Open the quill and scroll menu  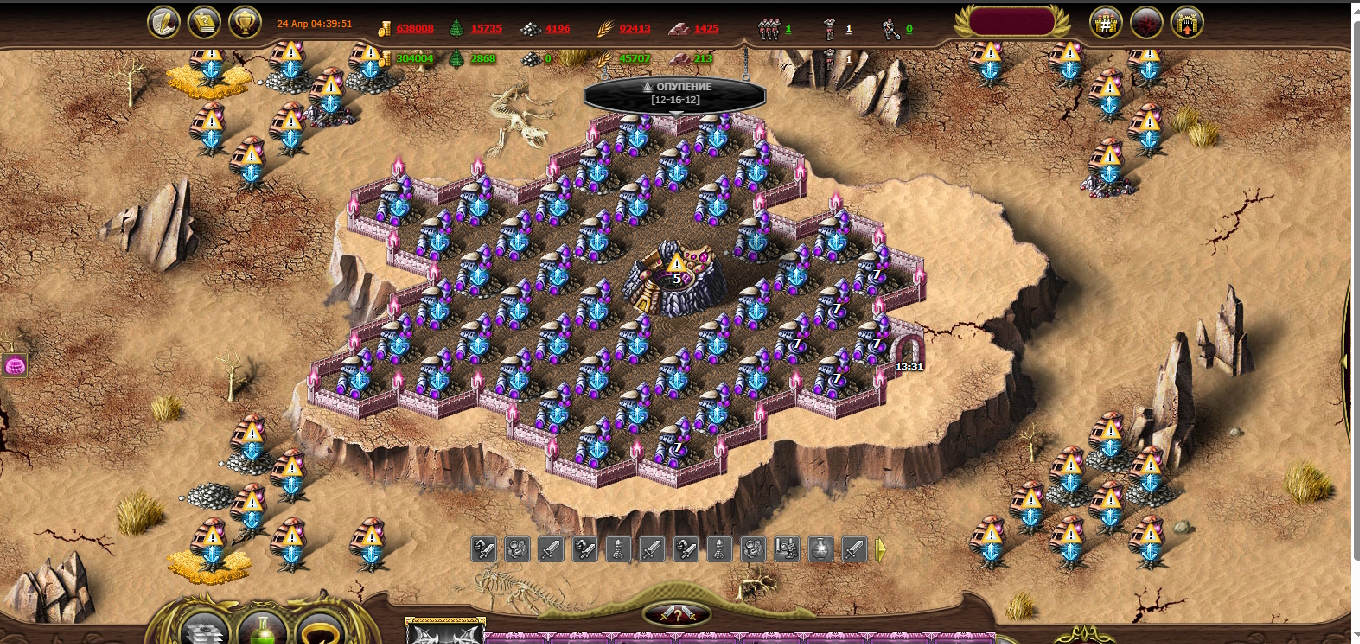click(x=164, y=22)
